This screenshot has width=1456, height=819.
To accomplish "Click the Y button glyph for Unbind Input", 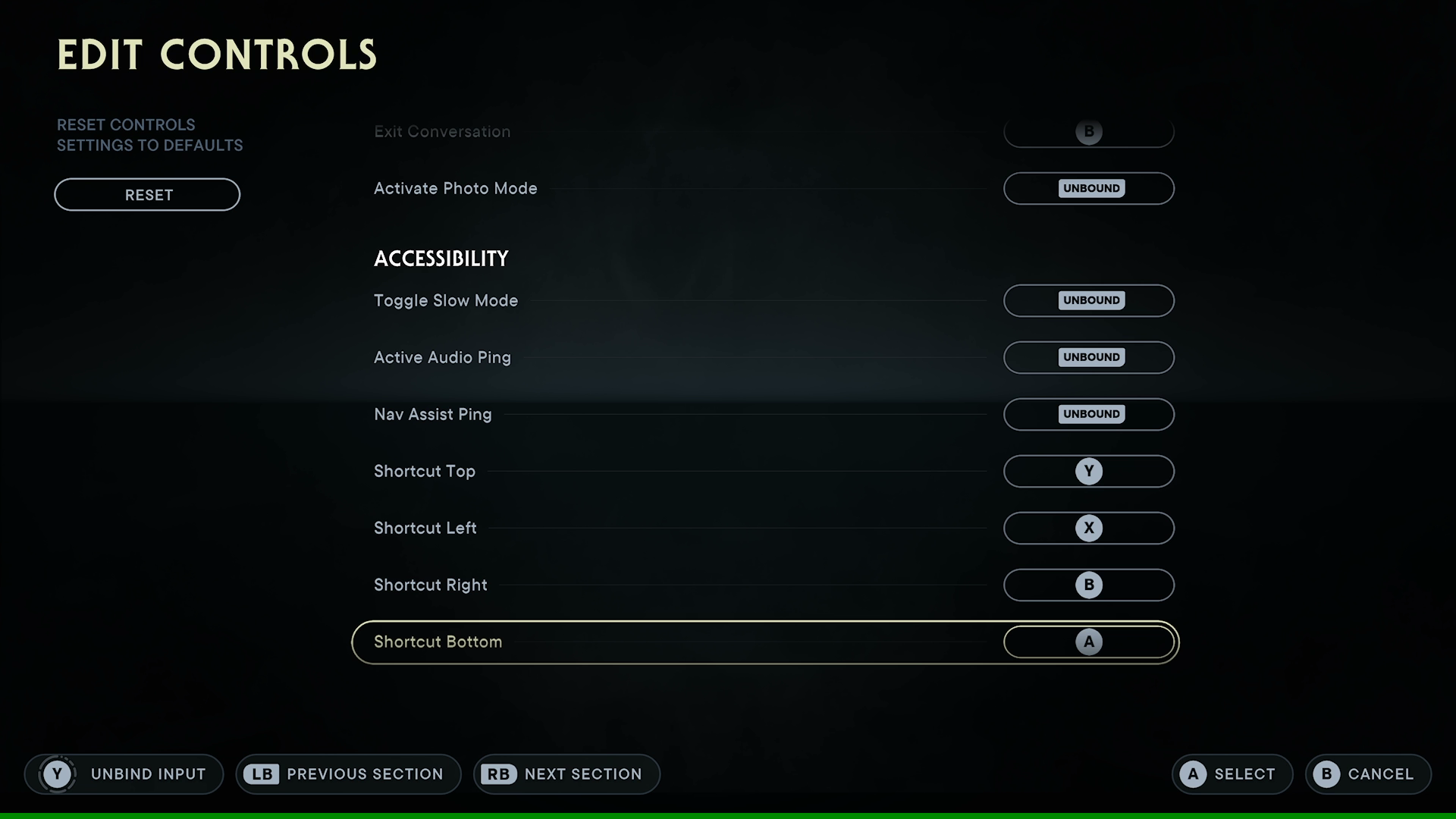I will (x=57, y=774).
